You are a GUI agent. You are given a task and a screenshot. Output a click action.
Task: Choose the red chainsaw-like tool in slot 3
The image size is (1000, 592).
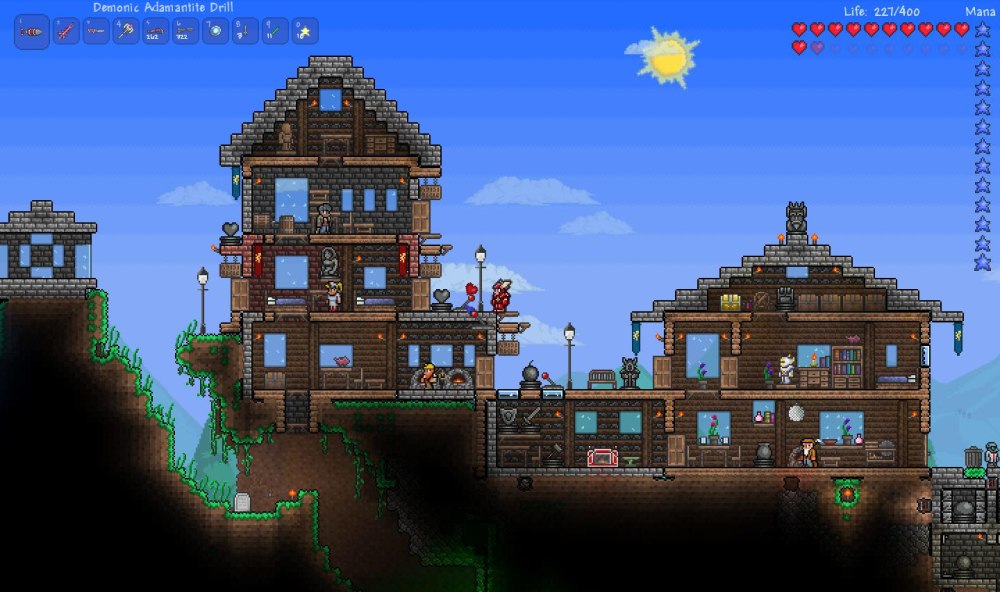[96, 32]
